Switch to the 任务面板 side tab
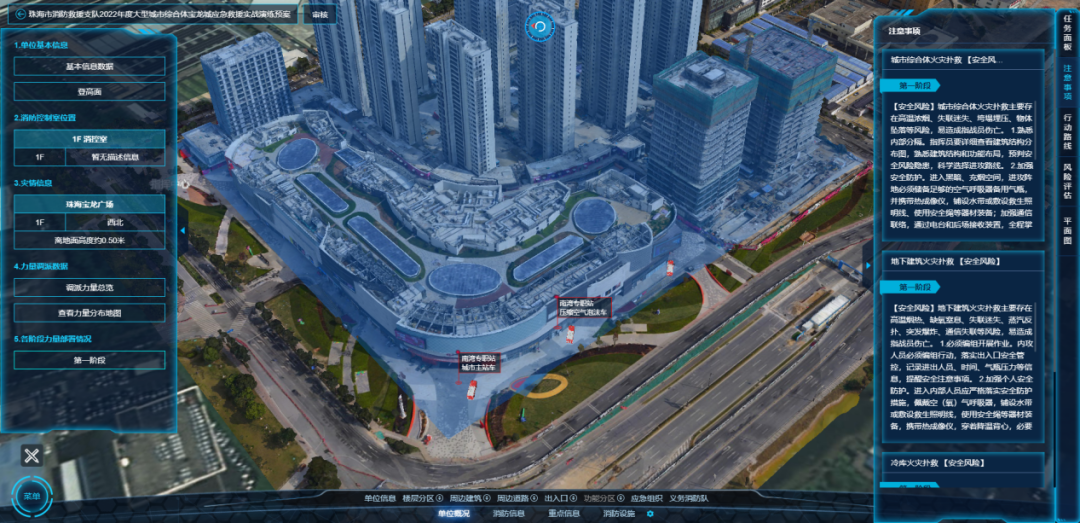Viewport: 1080px width, 523px height. click(1067, 40)
